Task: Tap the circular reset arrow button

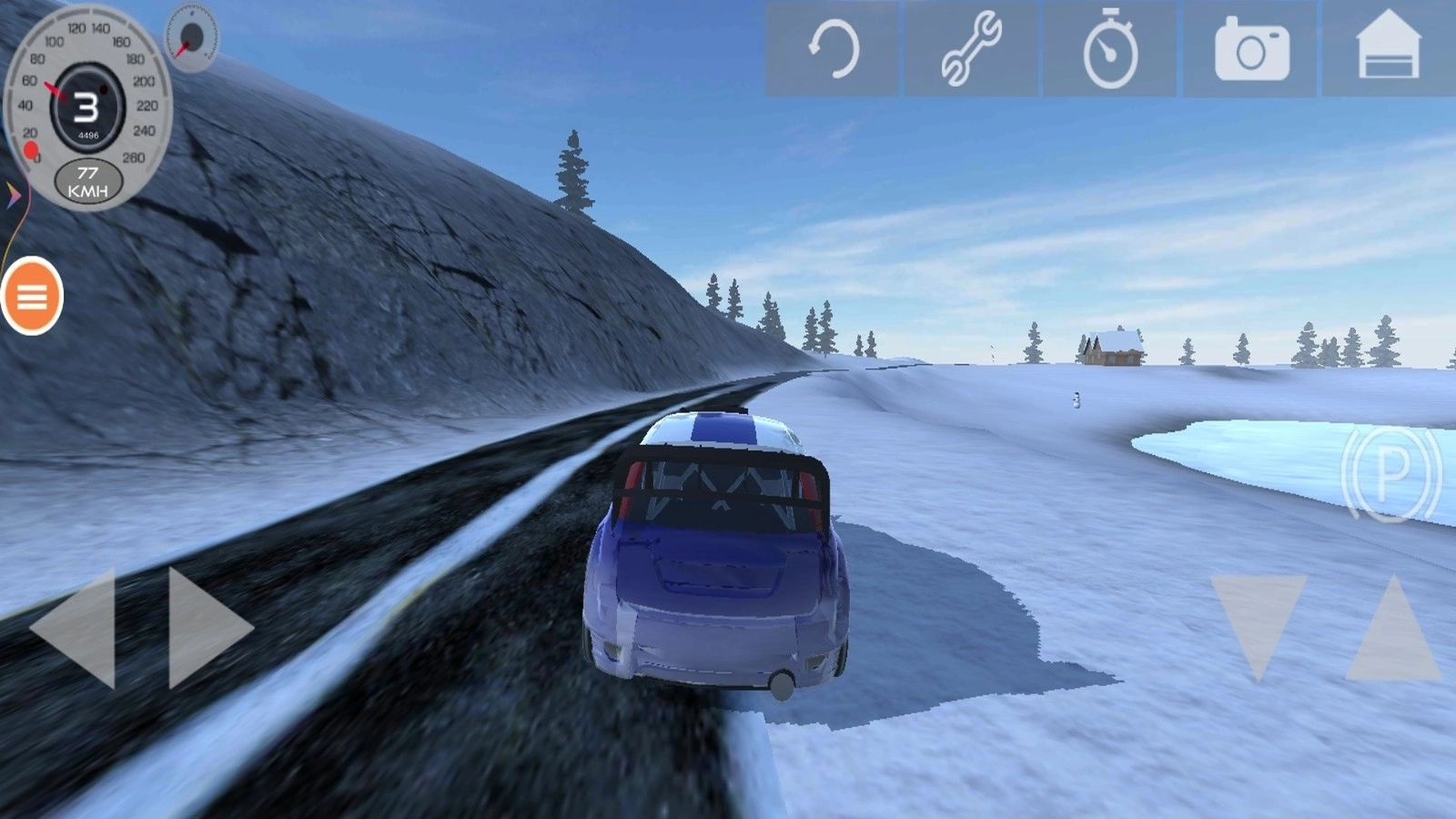Action: point(833,48)
